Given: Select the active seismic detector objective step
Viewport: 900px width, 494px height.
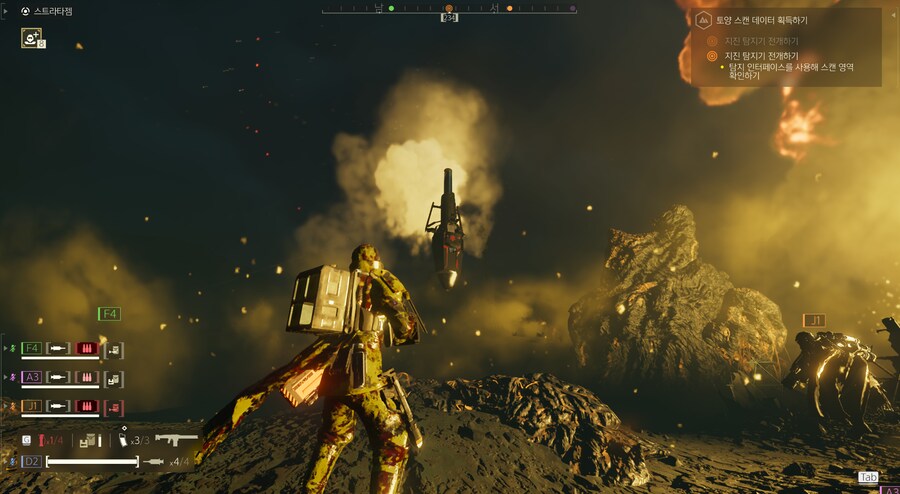Looking at the screenshot, I should point(760,56).
